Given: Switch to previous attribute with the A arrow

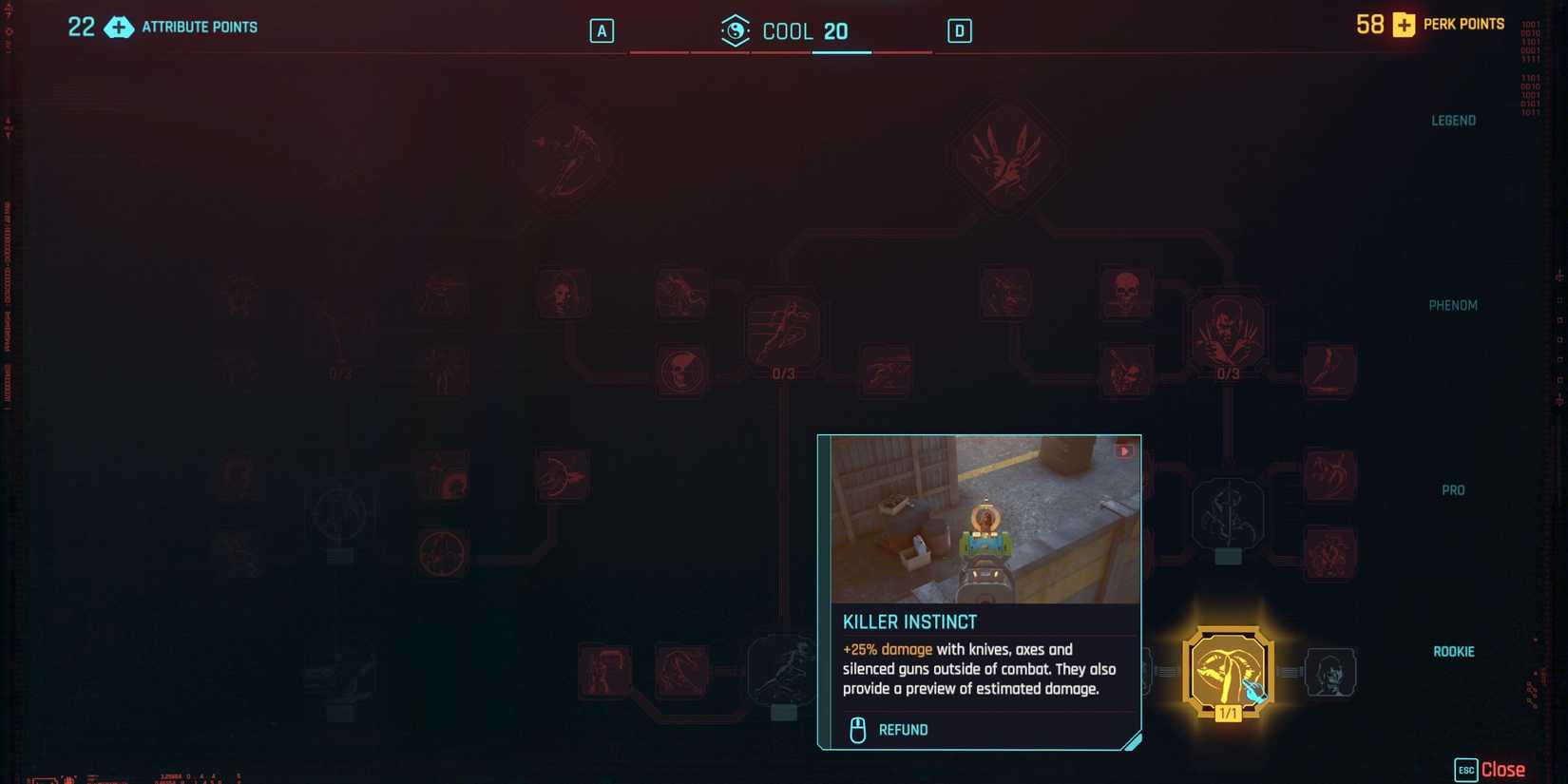Looking at the screenshot, I should pyautogui.click(x=601, y=30).
